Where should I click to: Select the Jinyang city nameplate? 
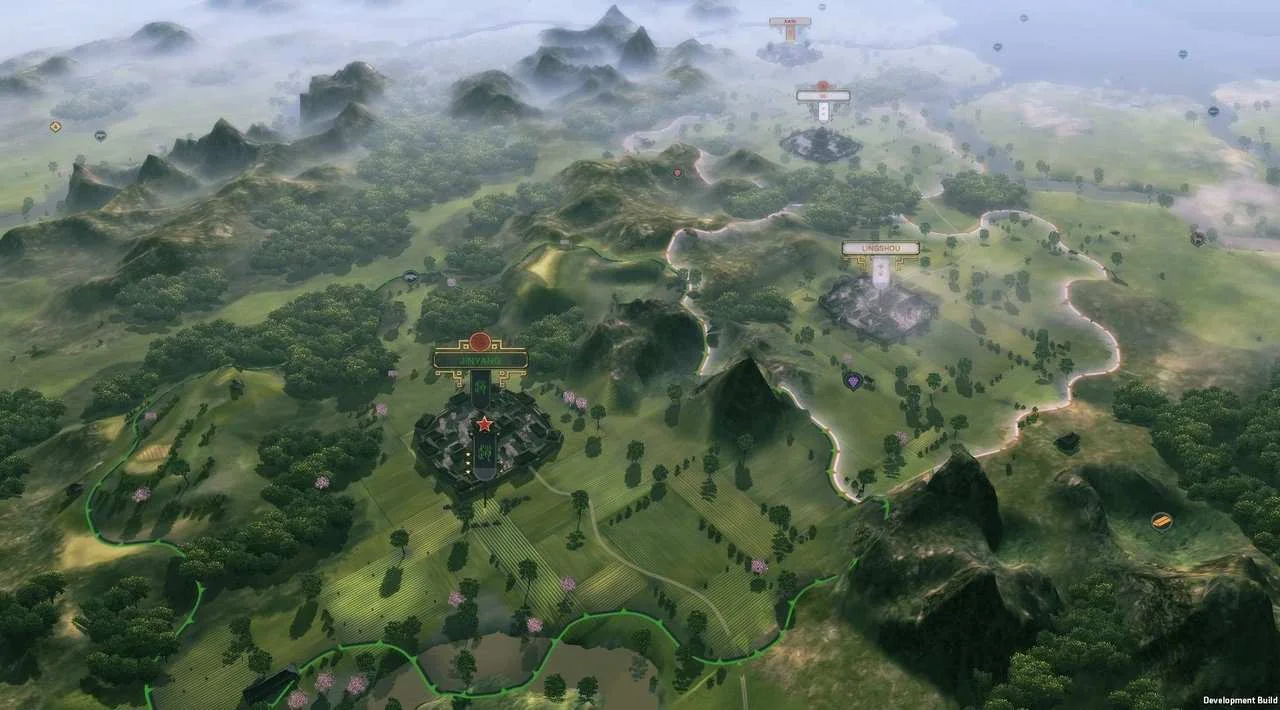coord(480,357)
